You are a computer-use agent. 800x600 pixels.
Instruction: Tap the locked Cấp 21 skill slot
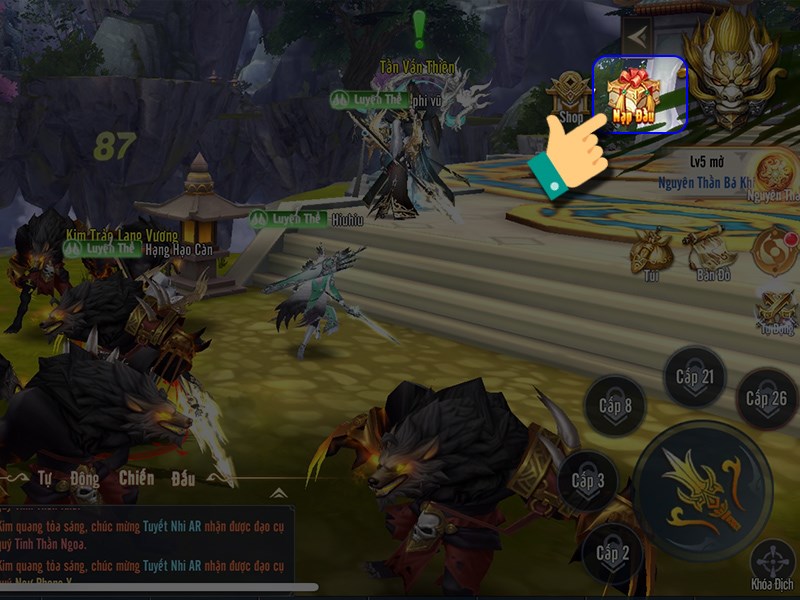[x=694, y=377]
